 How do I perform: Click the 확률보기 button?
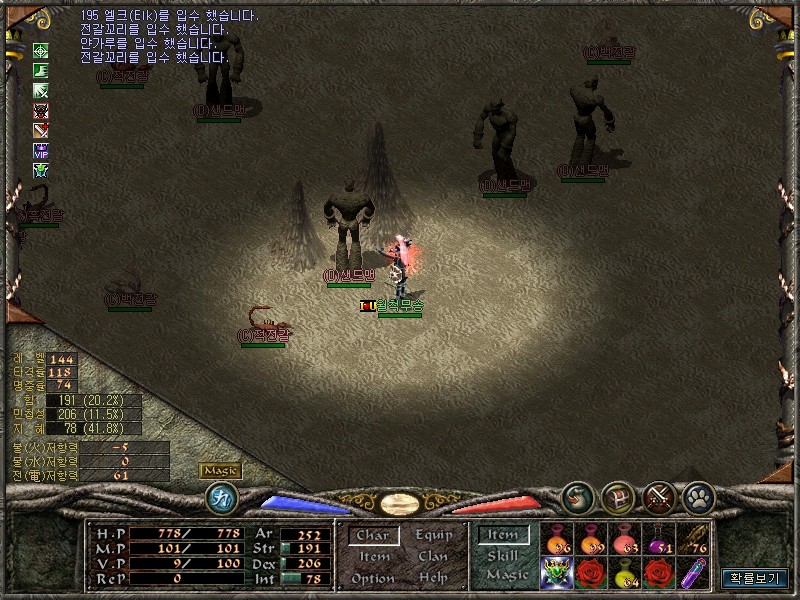point(754,577)
